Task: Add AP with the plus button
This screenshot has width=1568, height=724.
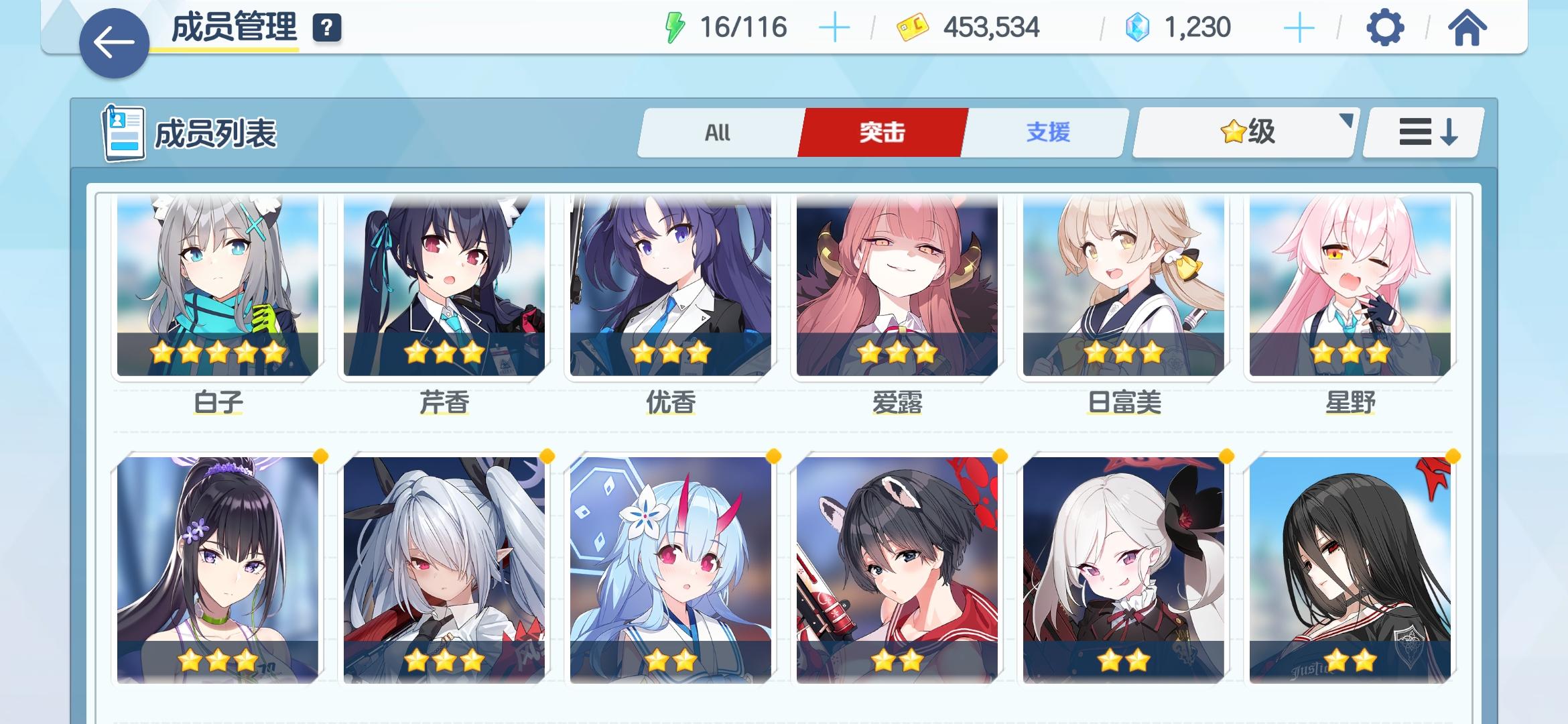Action: tap(834, 28)
